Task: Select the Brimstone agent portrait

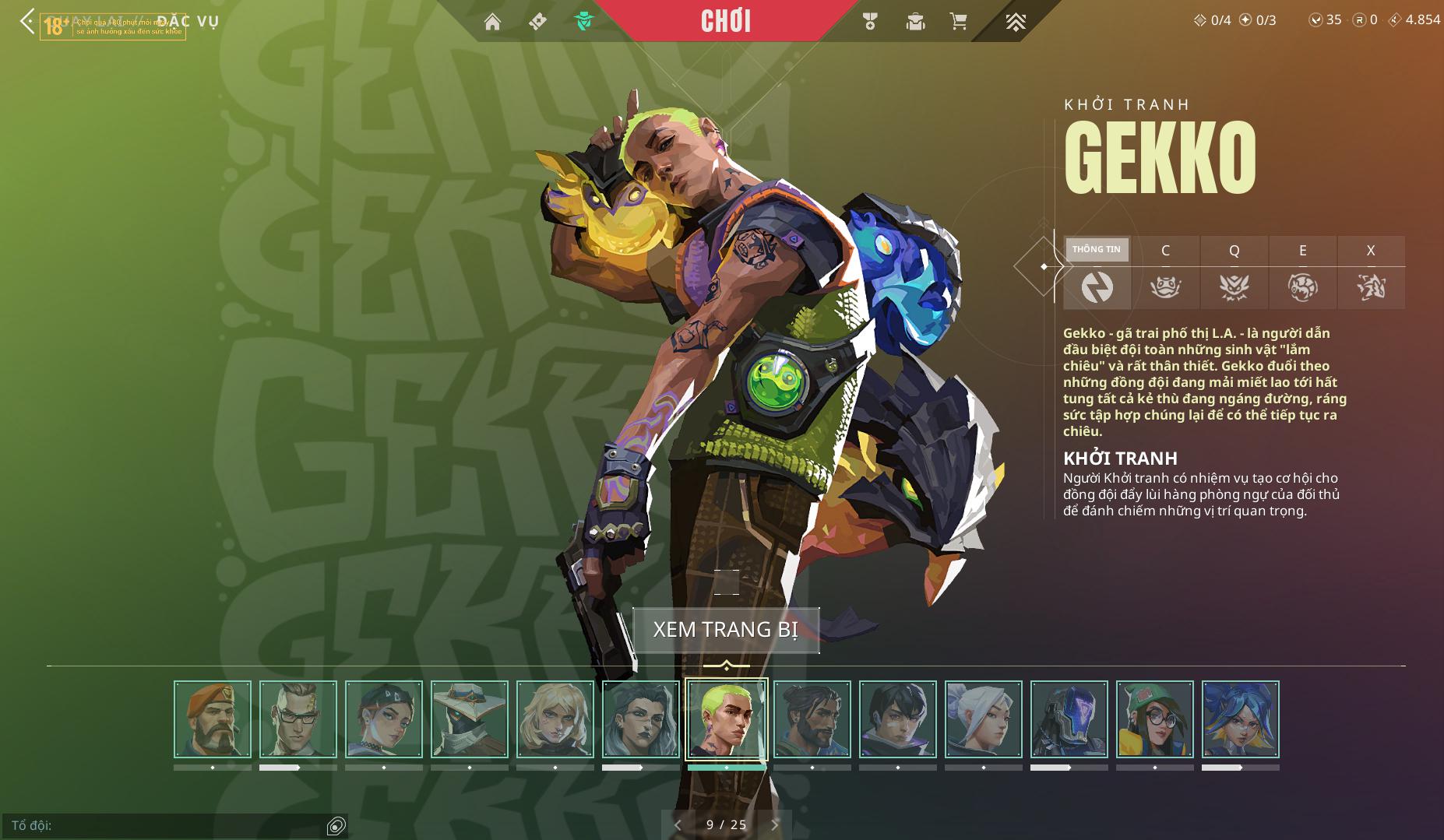Action: coord(213,719)
